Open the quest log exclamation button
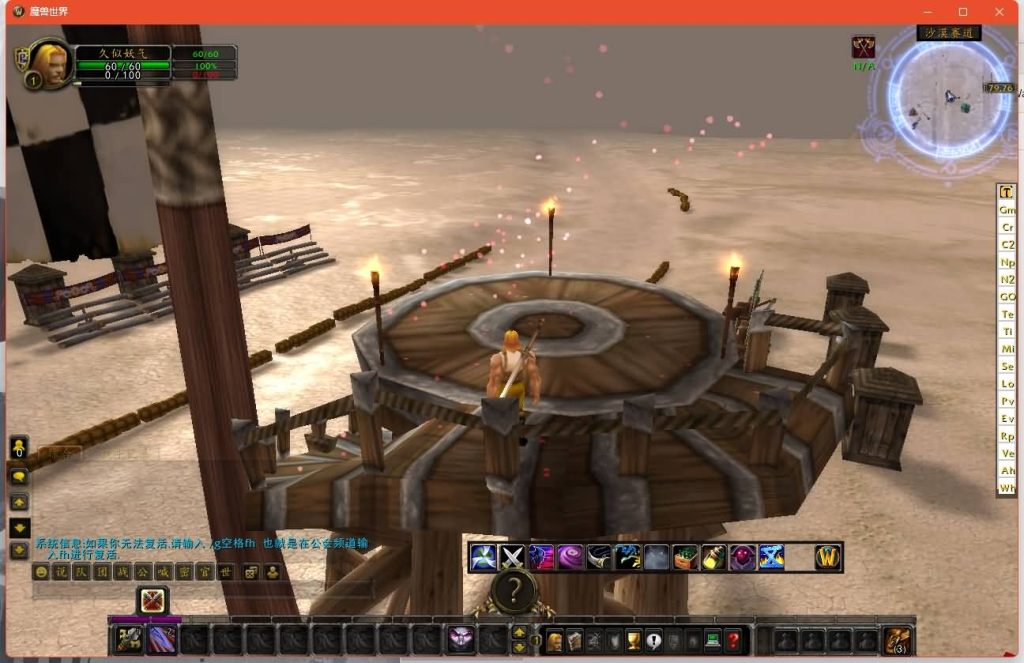 653,641
